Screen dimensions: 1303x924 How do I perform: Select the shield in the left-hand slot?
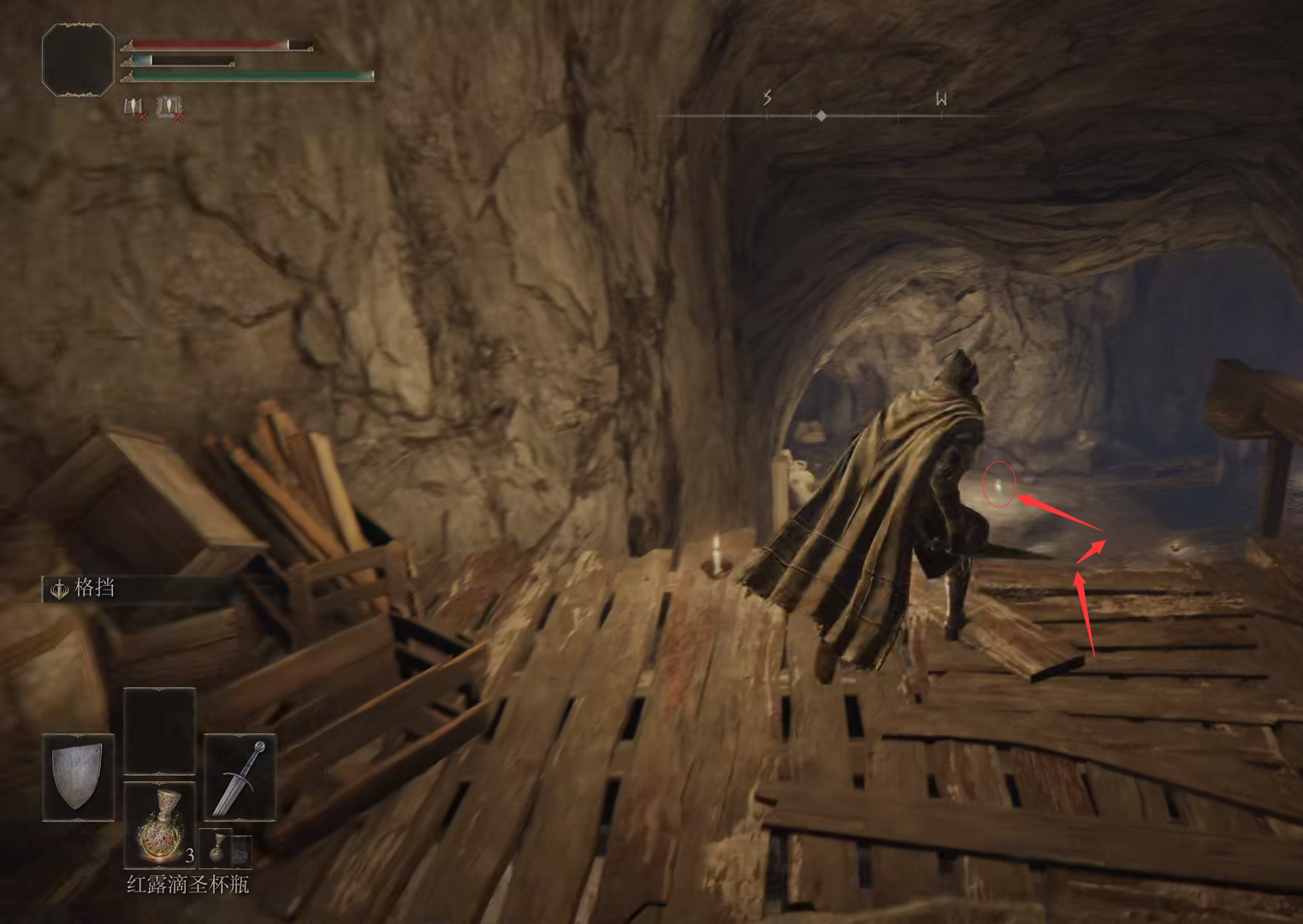(78, 776)
